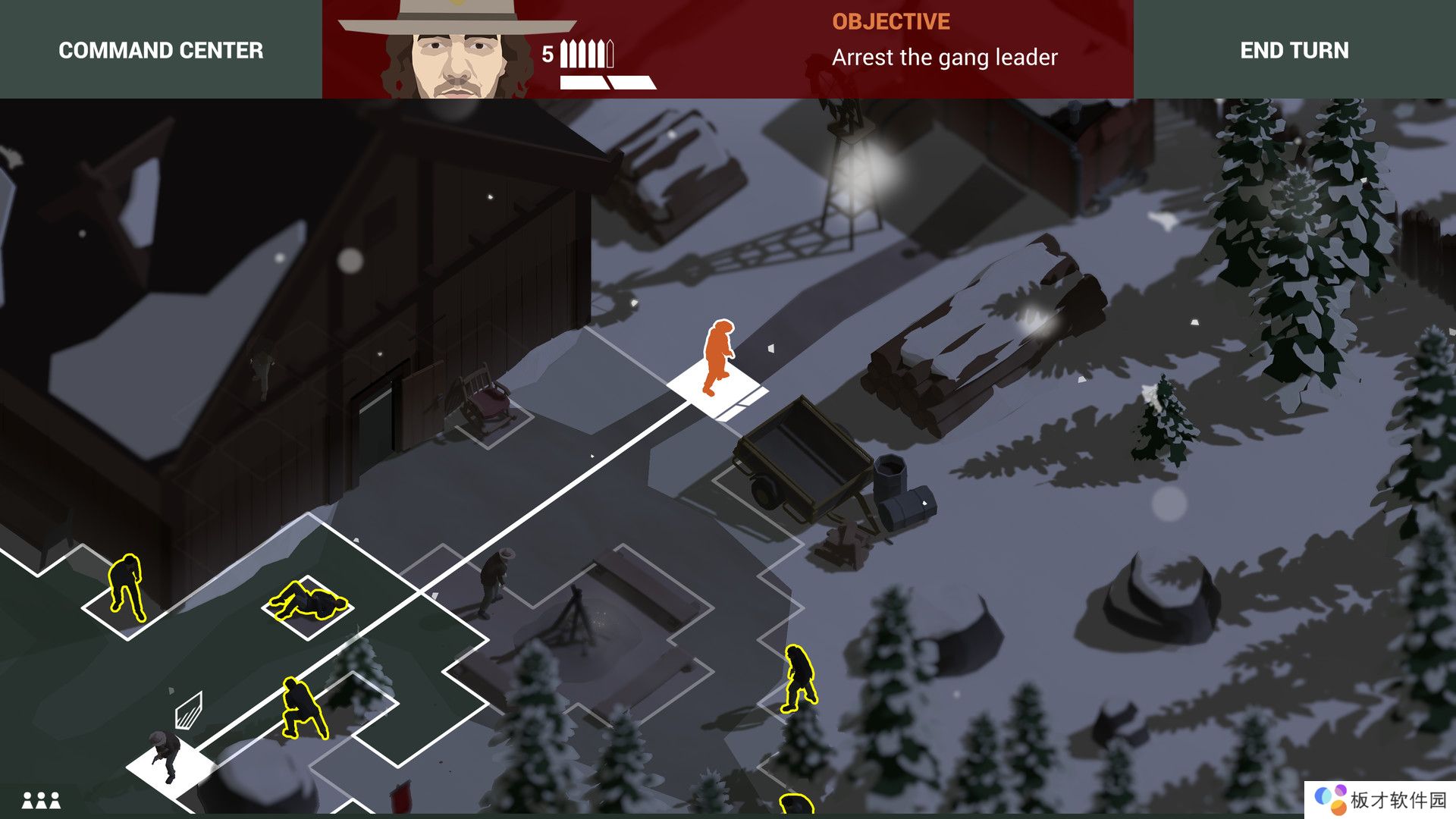
Task: Select the sheriff portrait with hat
Action: pos(457,50)
